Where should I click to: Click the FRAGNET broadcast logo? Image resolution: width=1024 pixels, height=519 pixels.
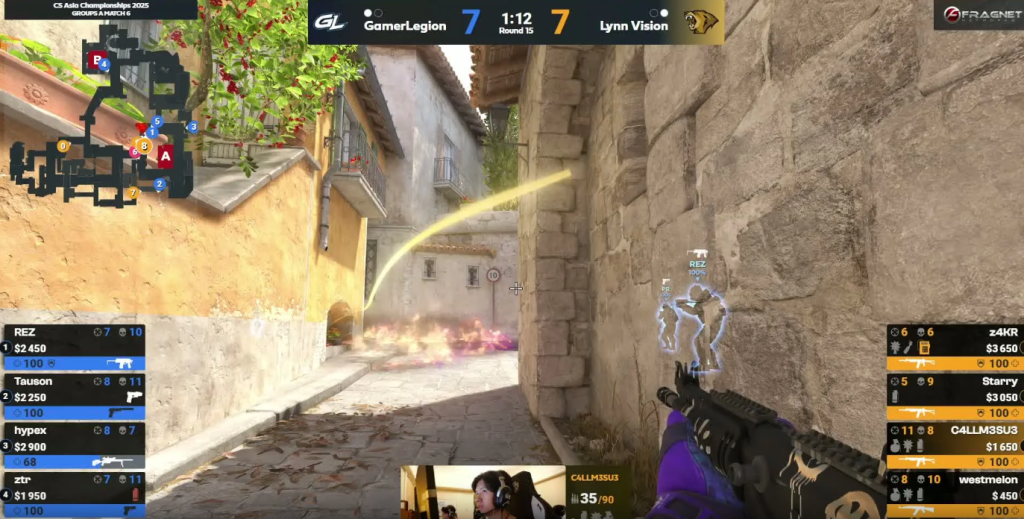(978, 14)
